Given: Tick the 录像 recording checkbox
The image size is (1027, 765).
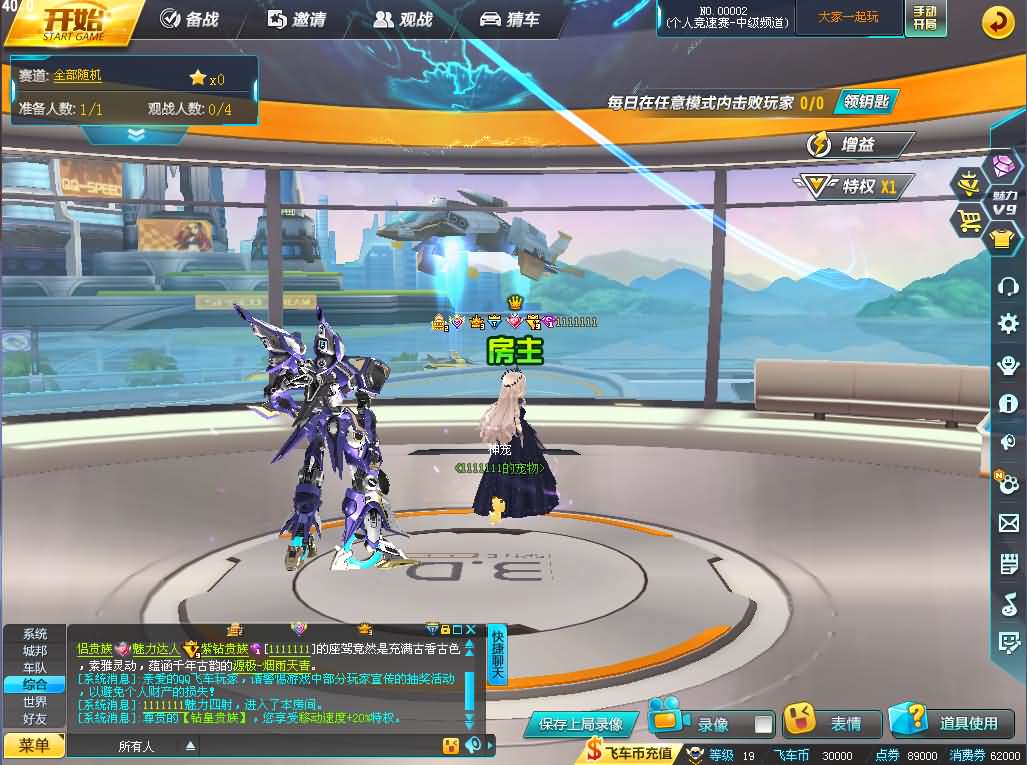Looking at the screenshot, I should (x=763, y=724).
